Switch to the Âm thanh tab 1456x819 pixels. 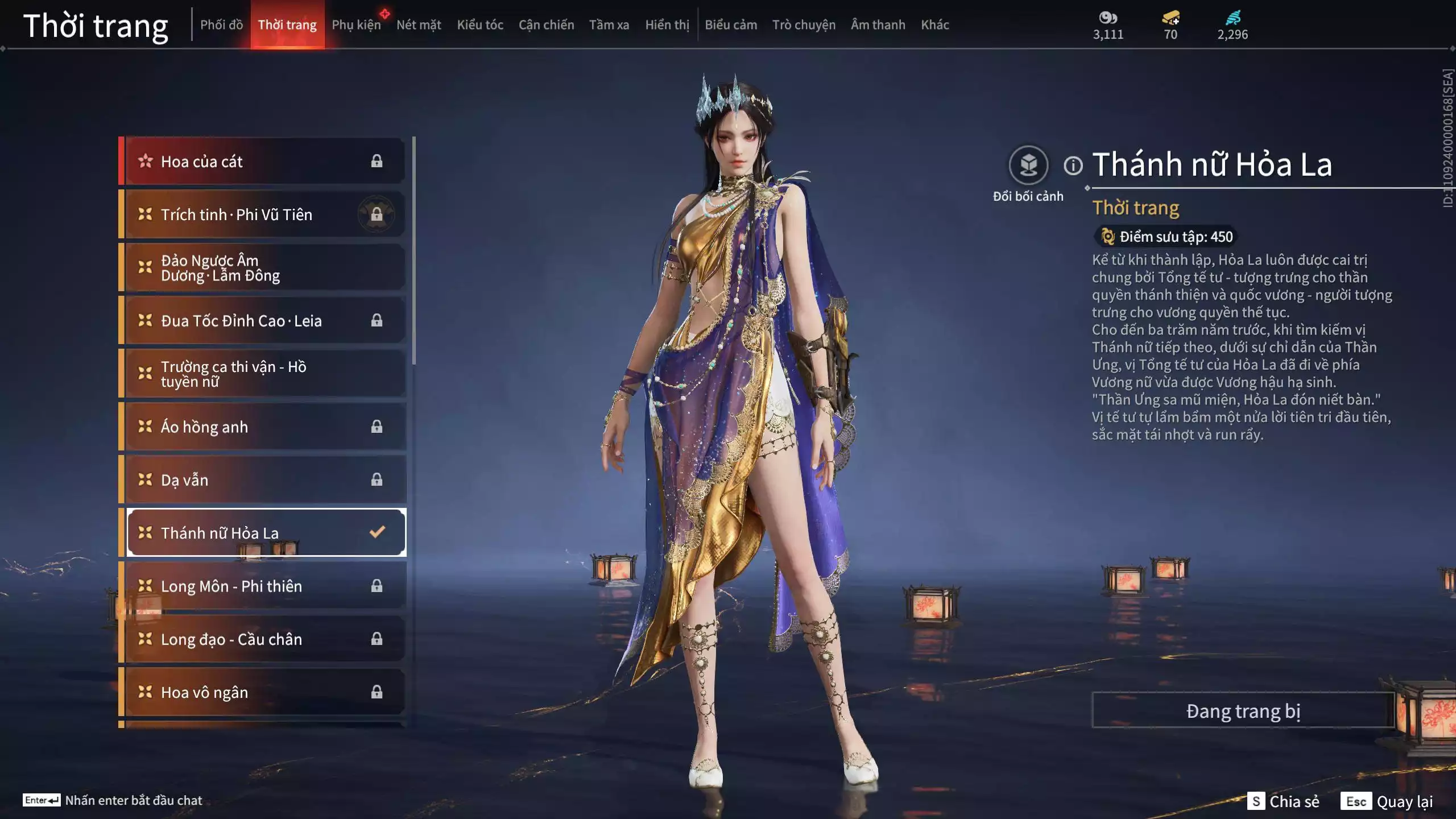878,24
